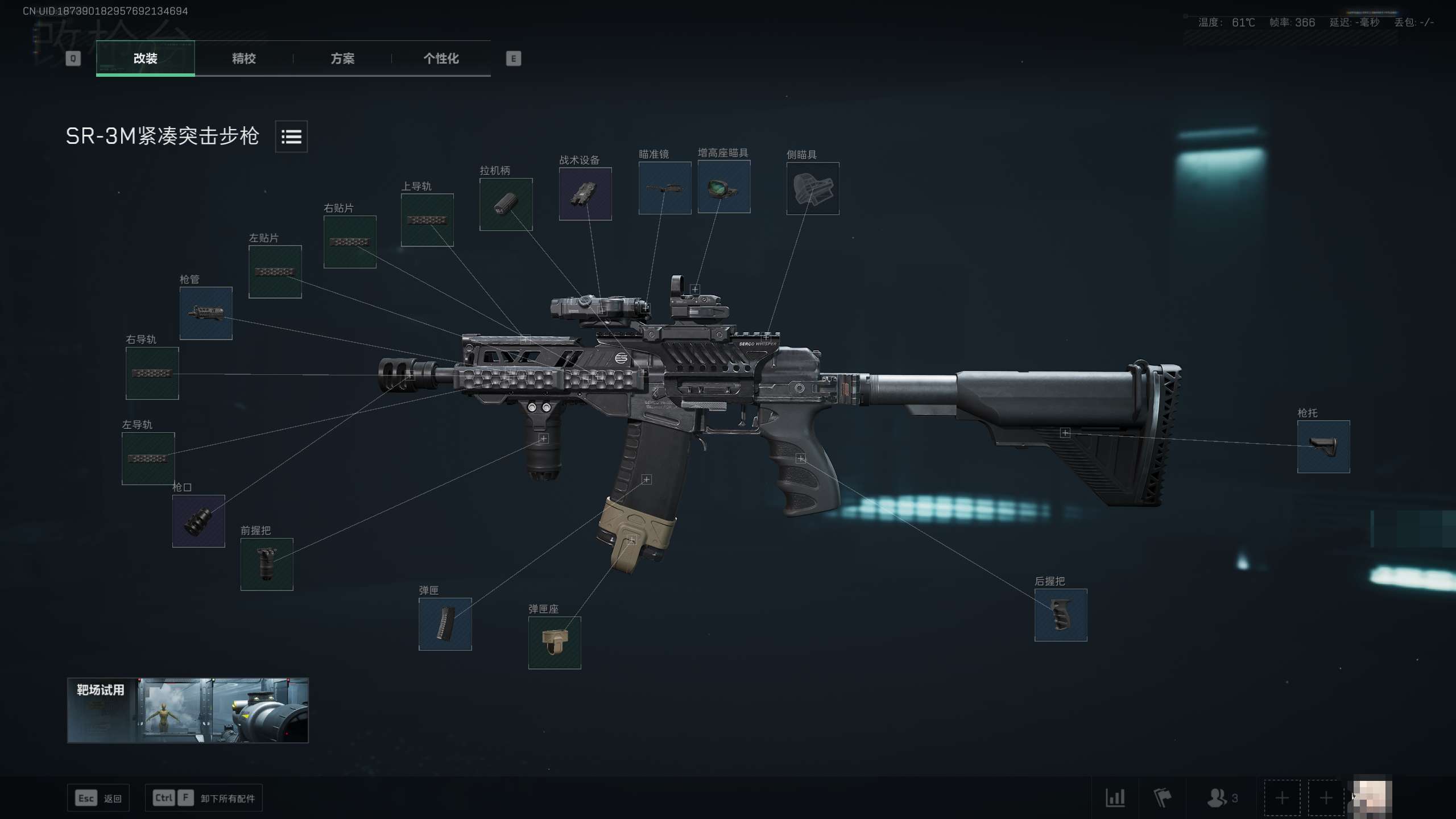This screenshot has width=1456, height=819.
Task: Choose the 枪口 muzzle slot
Action: [198, 521]
